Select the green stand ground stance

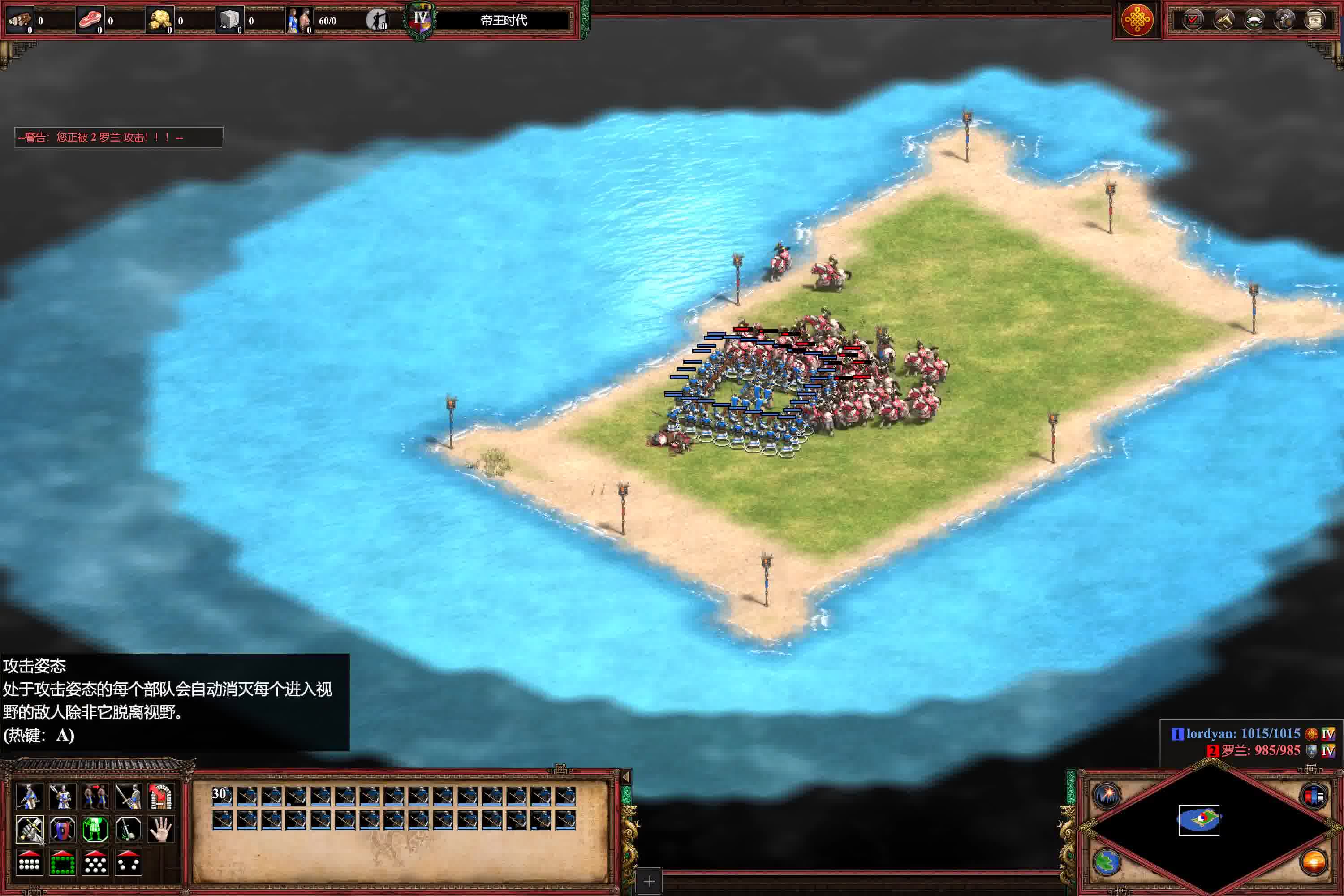[95, 828]
